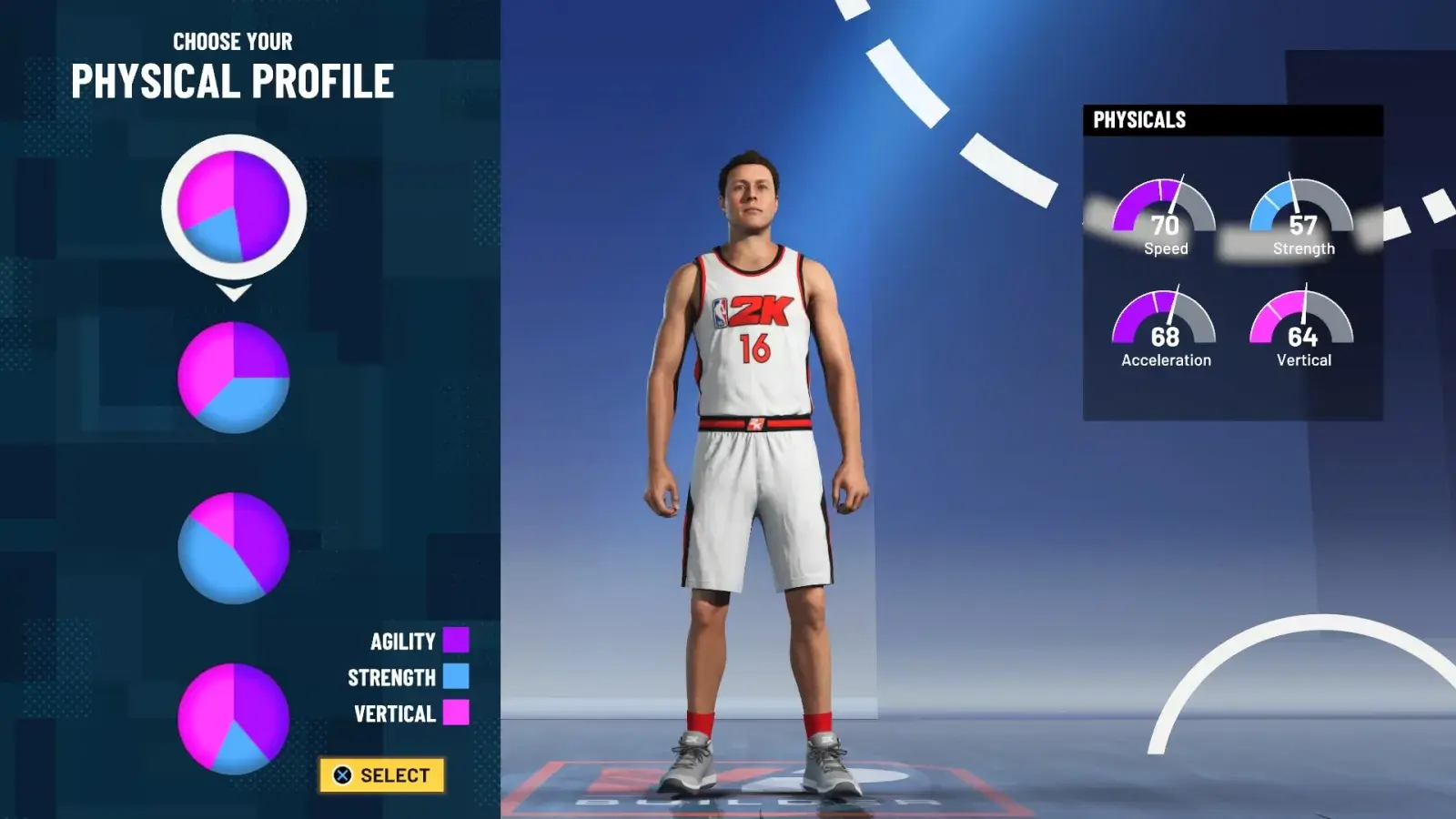
Task: Pick the pie chart dominated by blue strength
Action: coord(234,548)
